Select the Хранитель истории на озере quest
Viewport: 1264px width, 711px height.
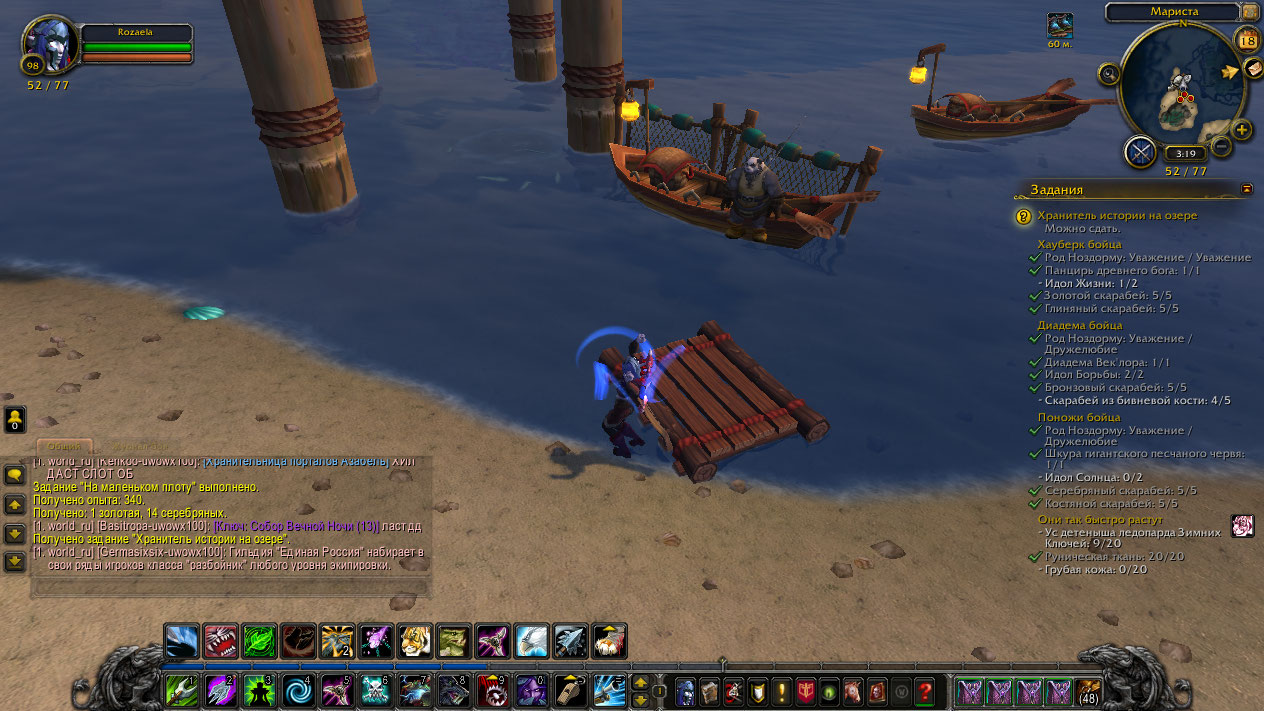coord(1116,215)
